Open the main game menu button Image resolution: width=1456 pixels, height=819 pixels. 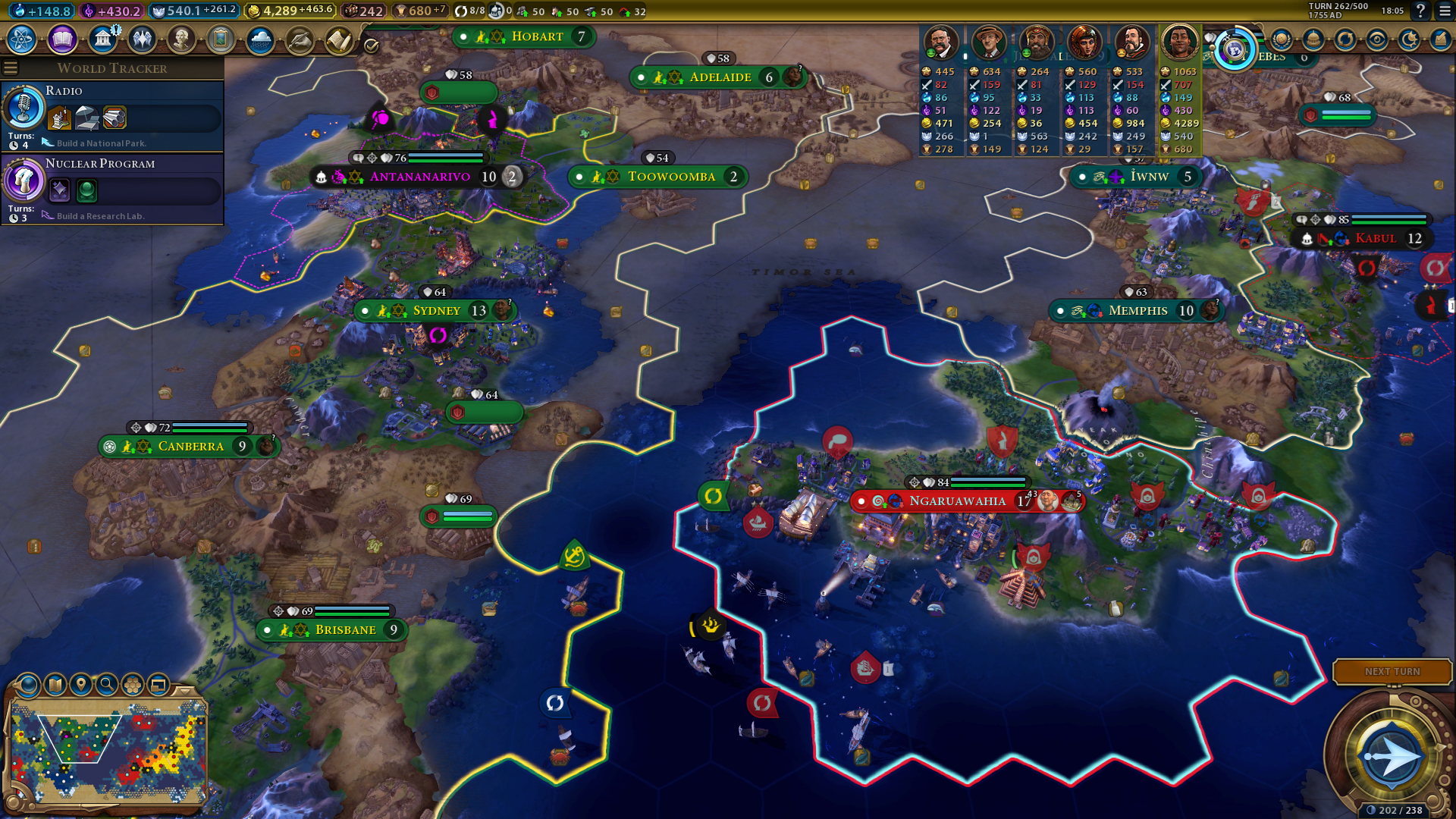coord(1445,11)
